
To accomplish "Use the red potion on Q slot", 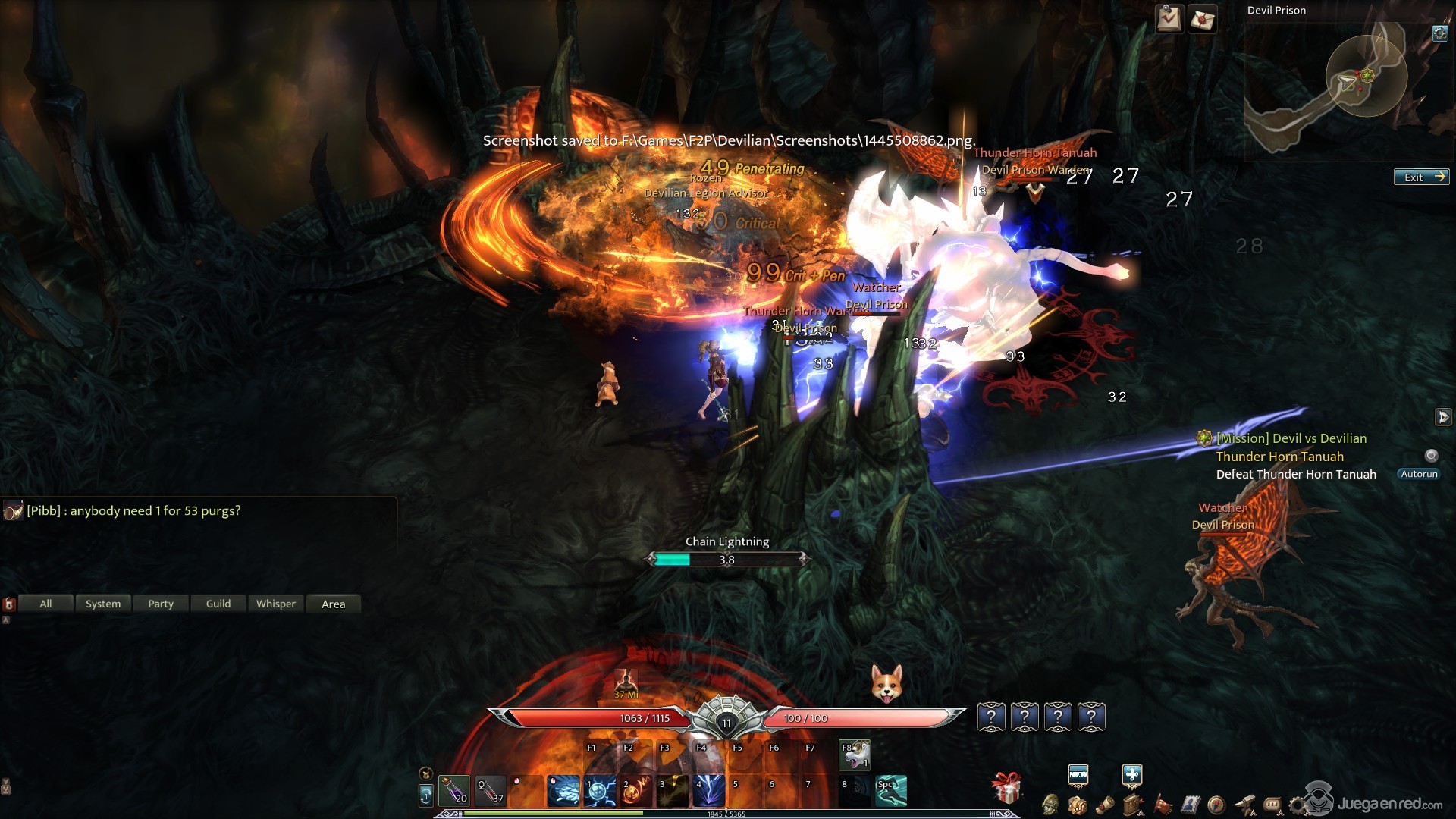I will 491,791.
